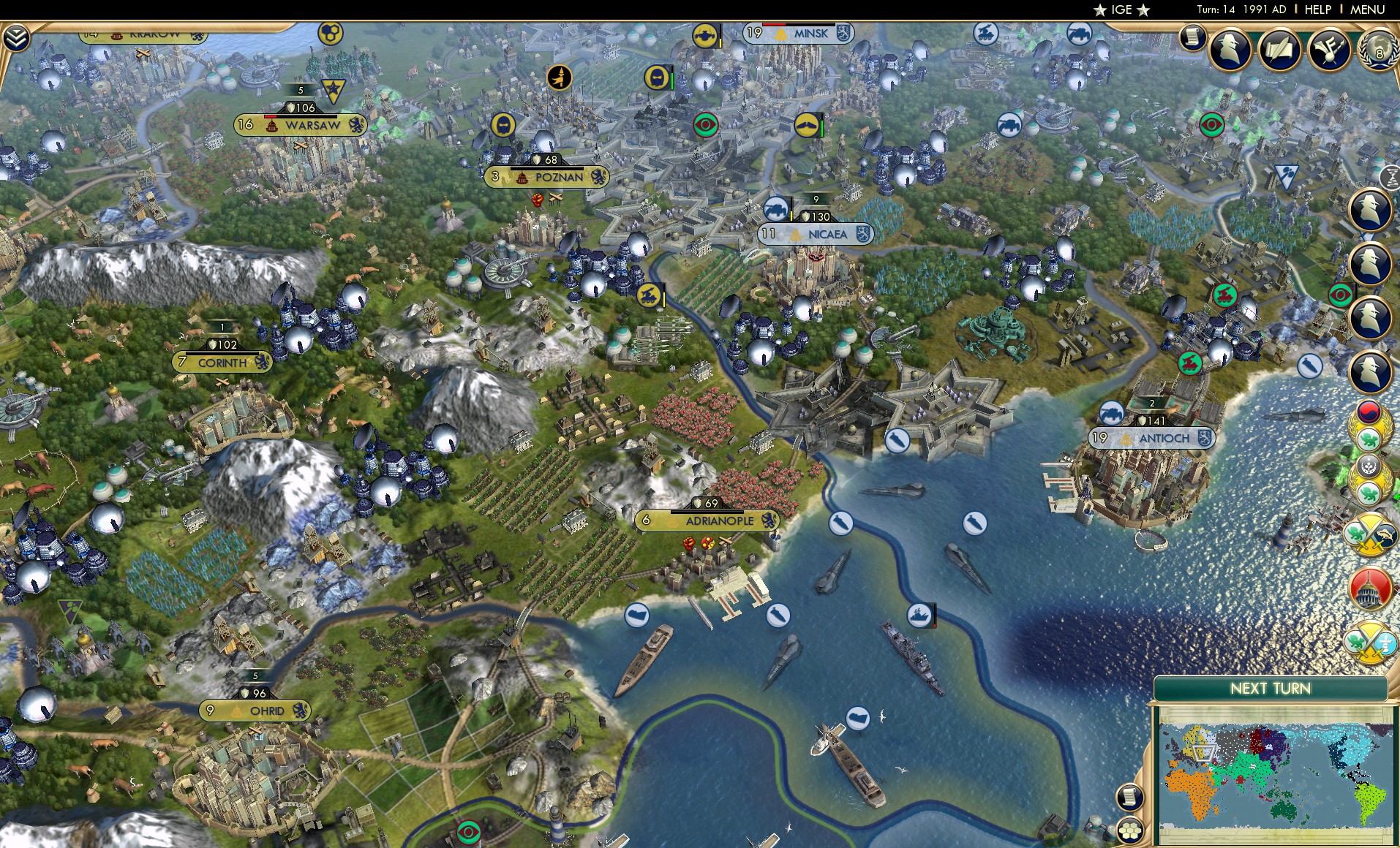Open the Culture overview icon
This screenshot has height=848, width=1400.
[x=1328, y=49]
